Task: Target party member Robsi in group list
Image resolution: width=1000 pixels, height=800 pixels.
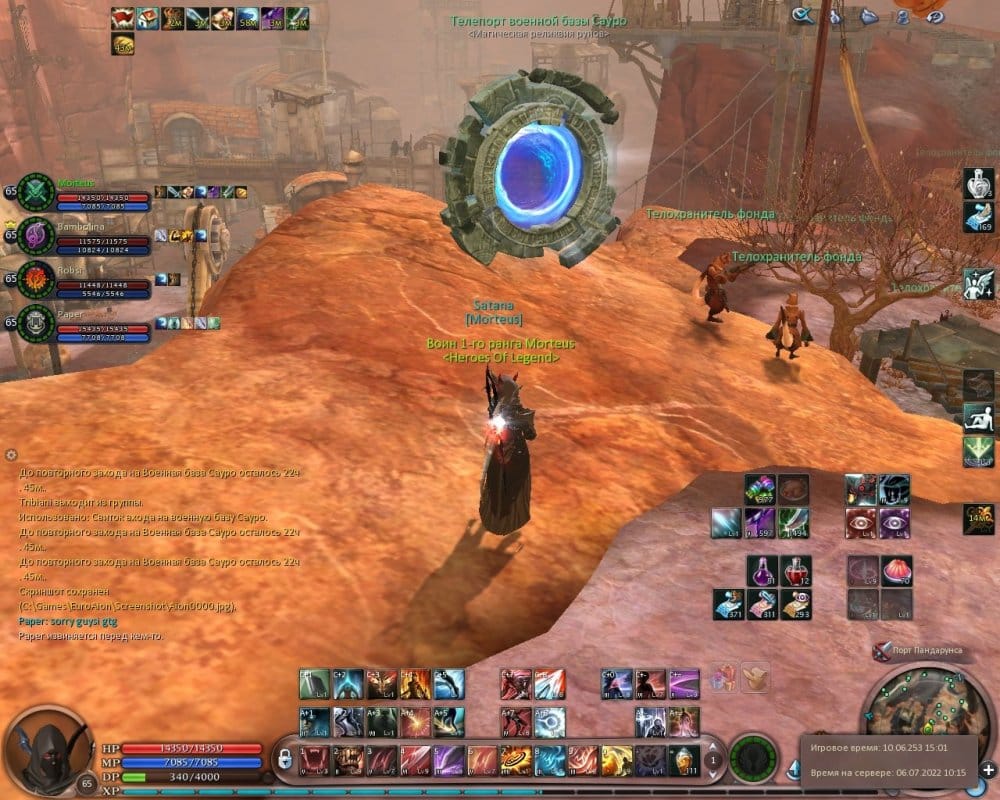Action: click(x=37, y=280)
